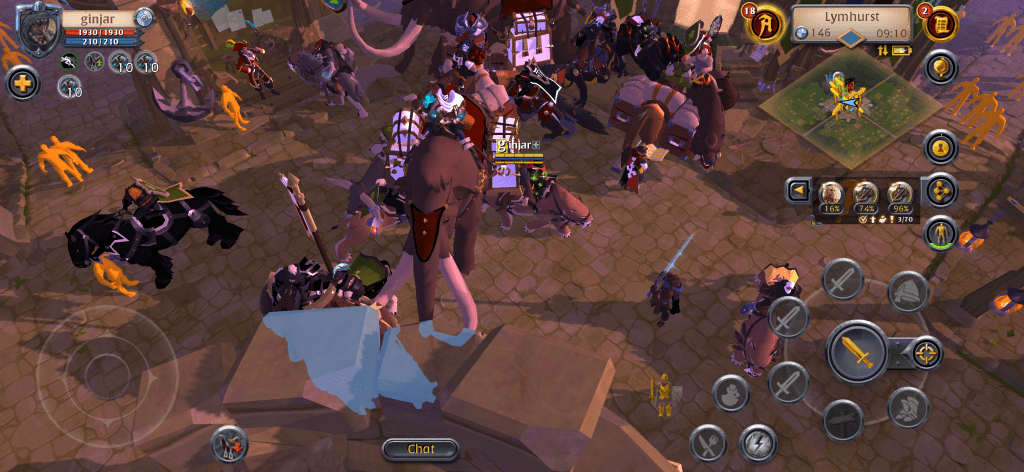Tap the fork and knife food button
Image resolution: width=1024 pixels, height=472 pixels.
tap(709, 443)
